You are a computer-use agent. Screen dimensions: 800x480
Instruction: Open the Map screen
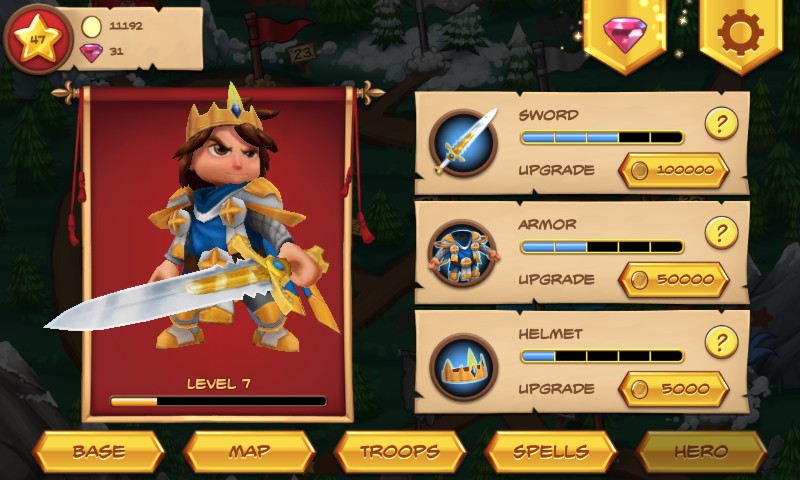point(249,451)
